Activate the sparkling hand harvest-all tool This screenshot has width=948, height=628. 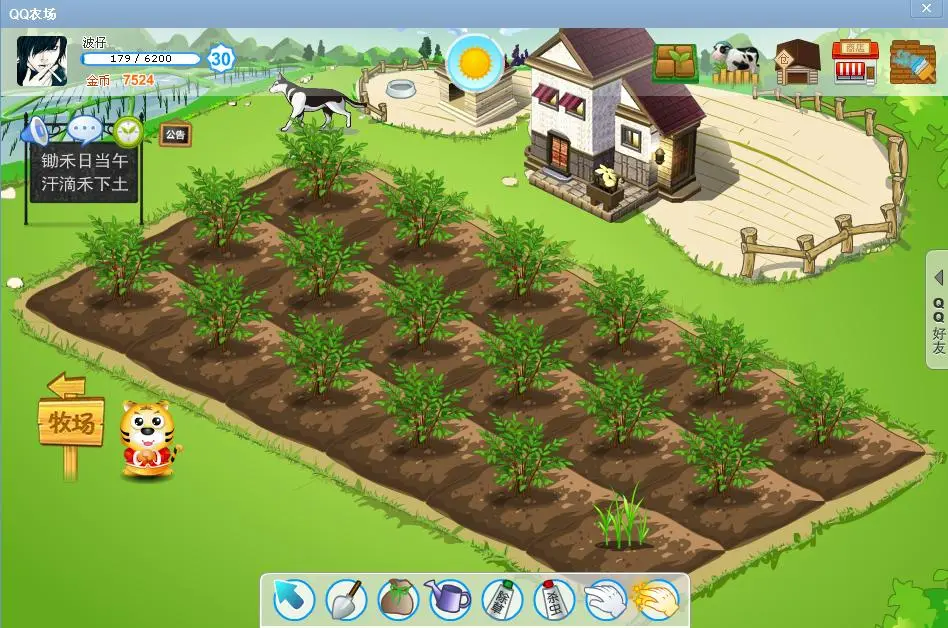click(656, 599)
